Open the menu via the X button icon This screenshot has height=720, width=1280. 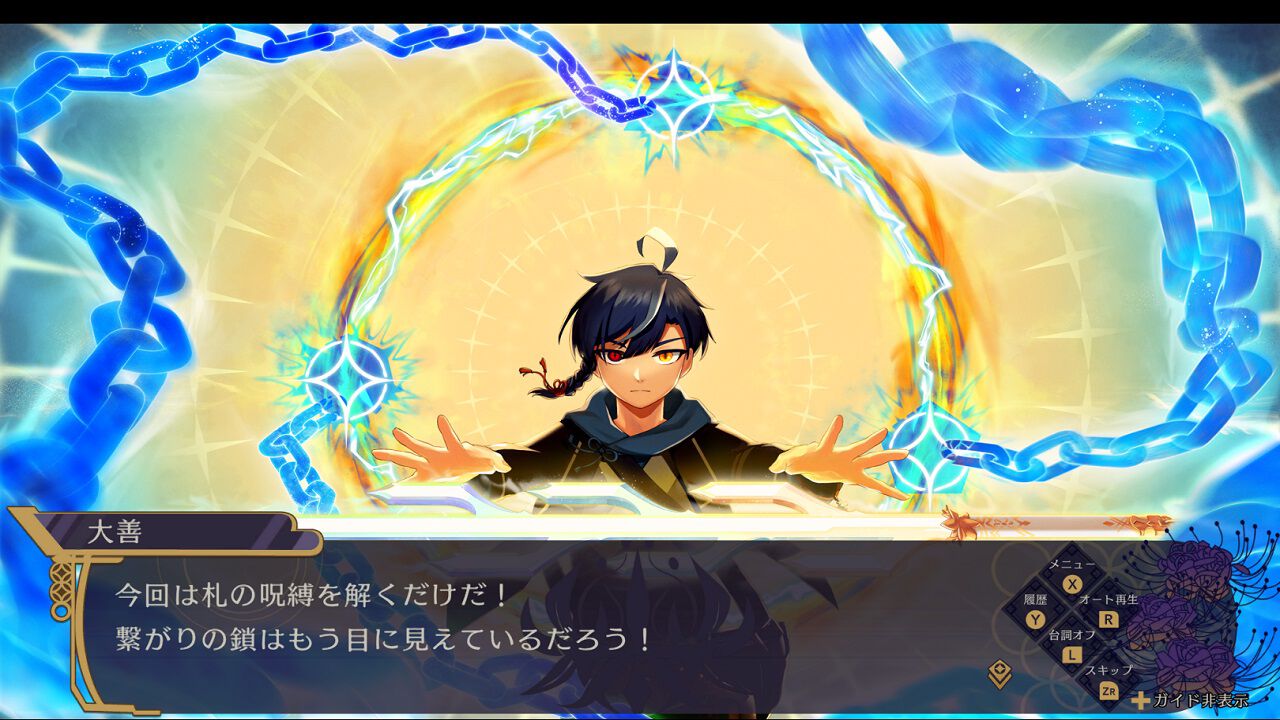pyautogui.click(x=1071, y=583)
